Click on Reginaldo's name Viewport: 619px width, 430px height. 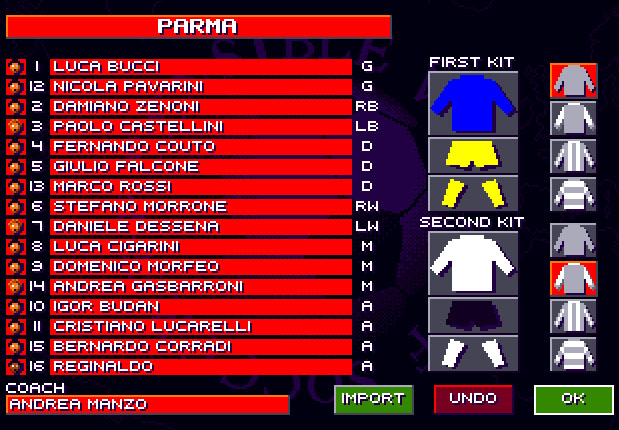click(200, 367)
